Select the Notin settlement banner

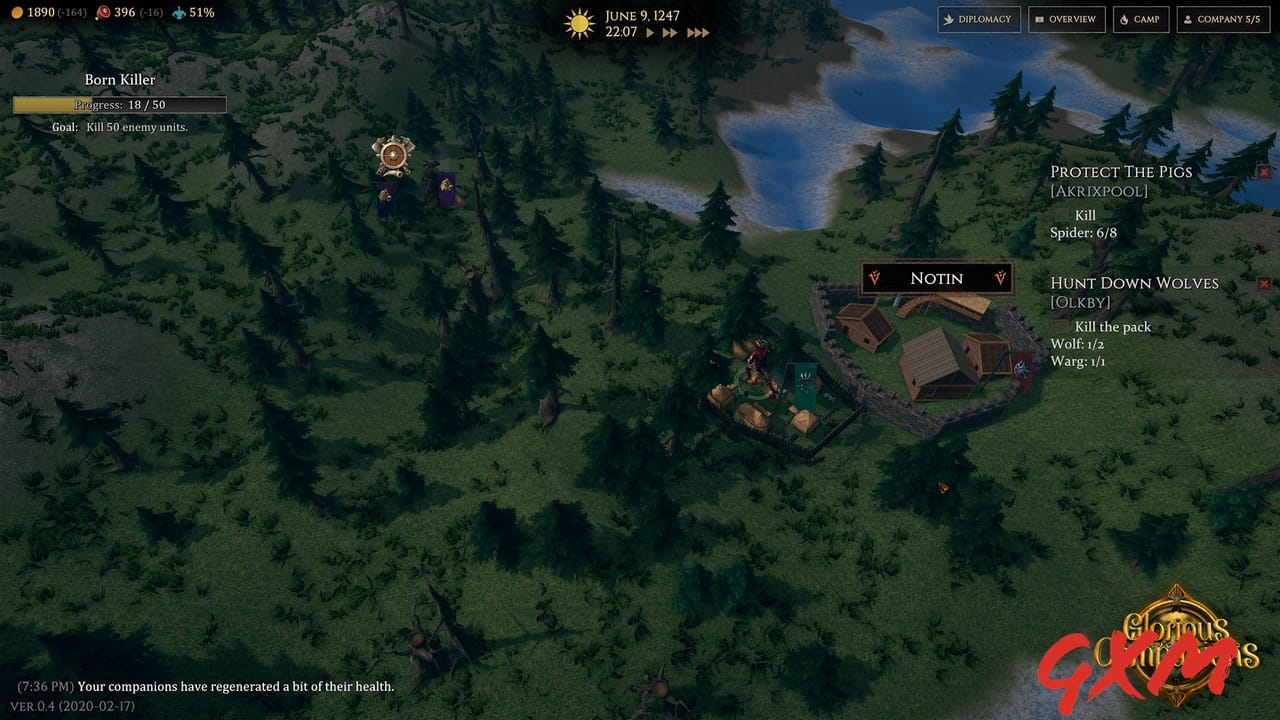point(936,278)
